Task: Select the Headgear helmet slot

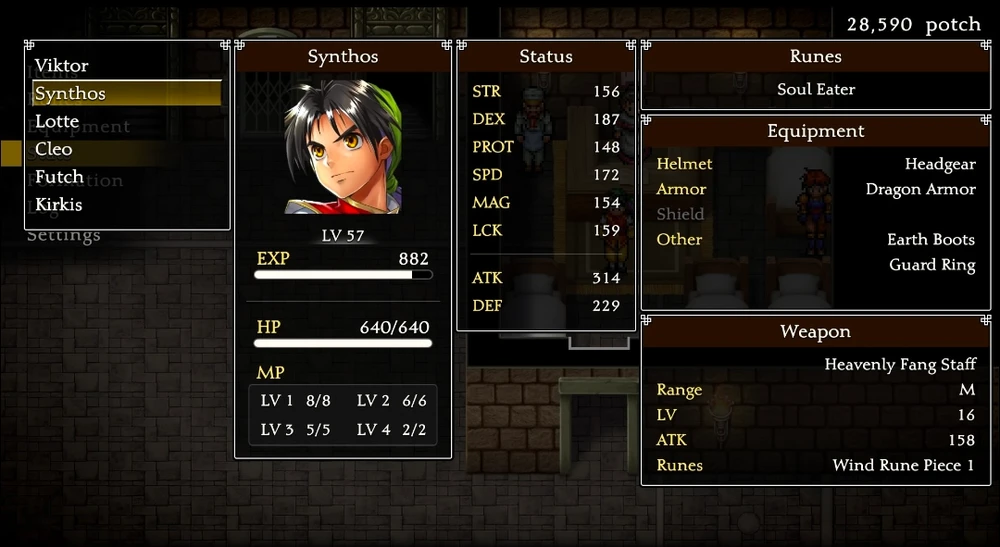Action: coord(939,164)
